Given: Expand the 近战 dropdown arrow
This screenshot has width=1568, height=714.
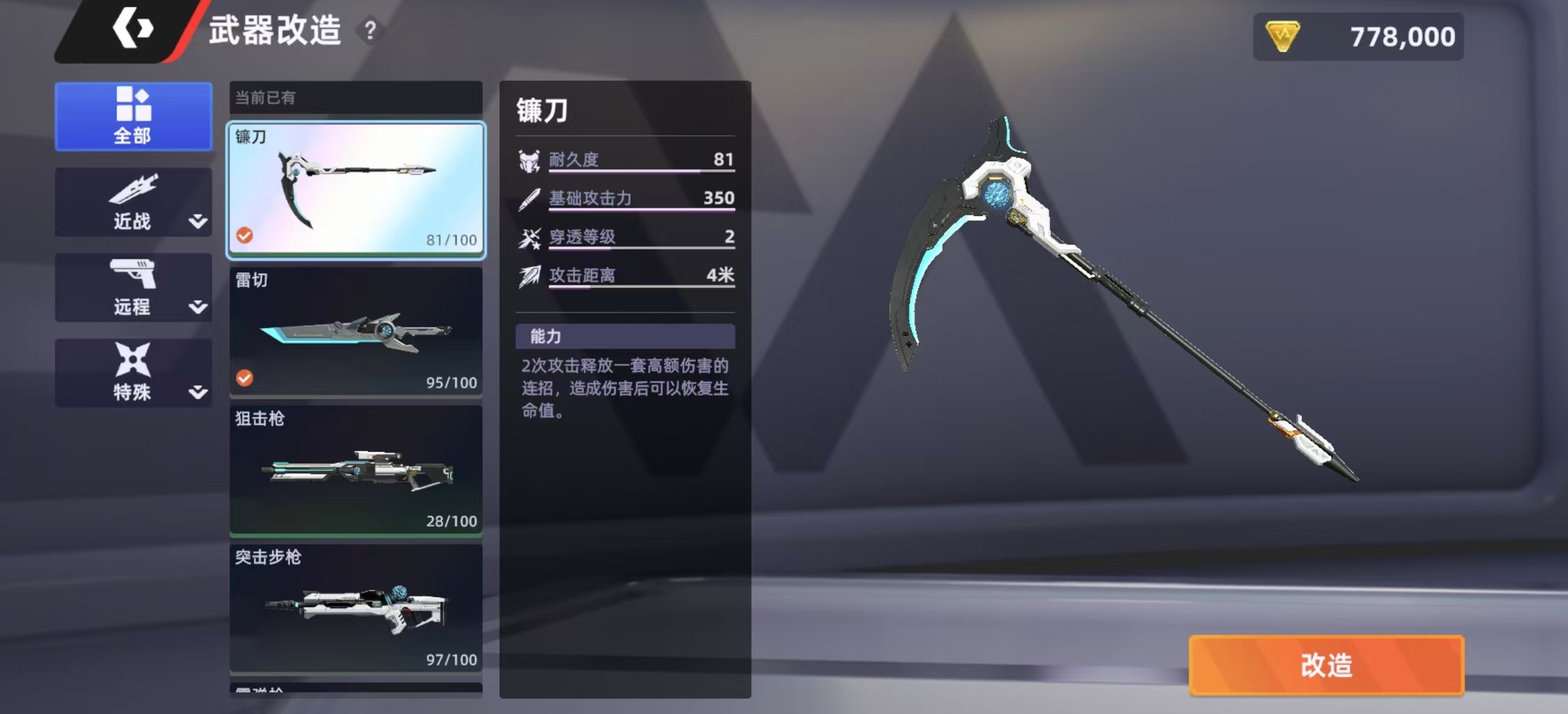Looking at the screenshot, I should coord(198,221).
